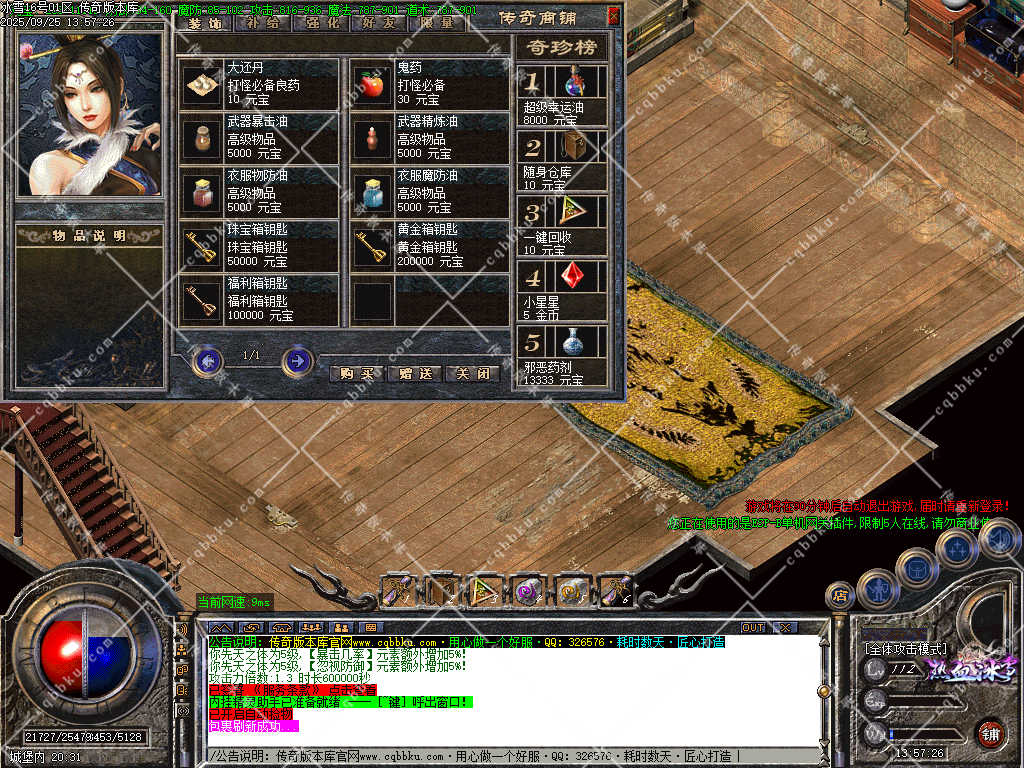Select the 福利箱钥匙 item
The width and height of the screenshot is (1024, 768).
pyautogui.click(x=204, y=300)
